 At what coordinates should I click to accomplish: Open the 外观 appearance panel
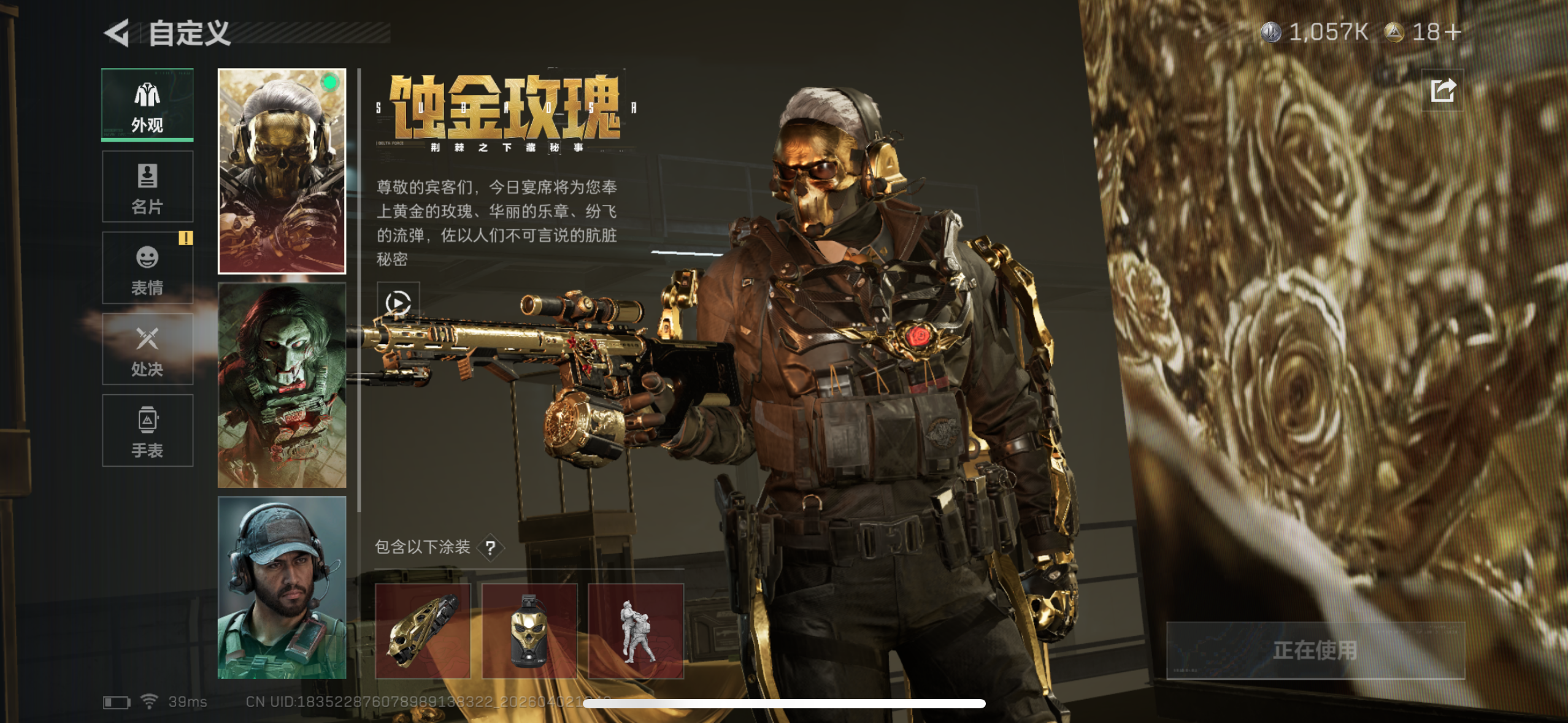(147, 105)
